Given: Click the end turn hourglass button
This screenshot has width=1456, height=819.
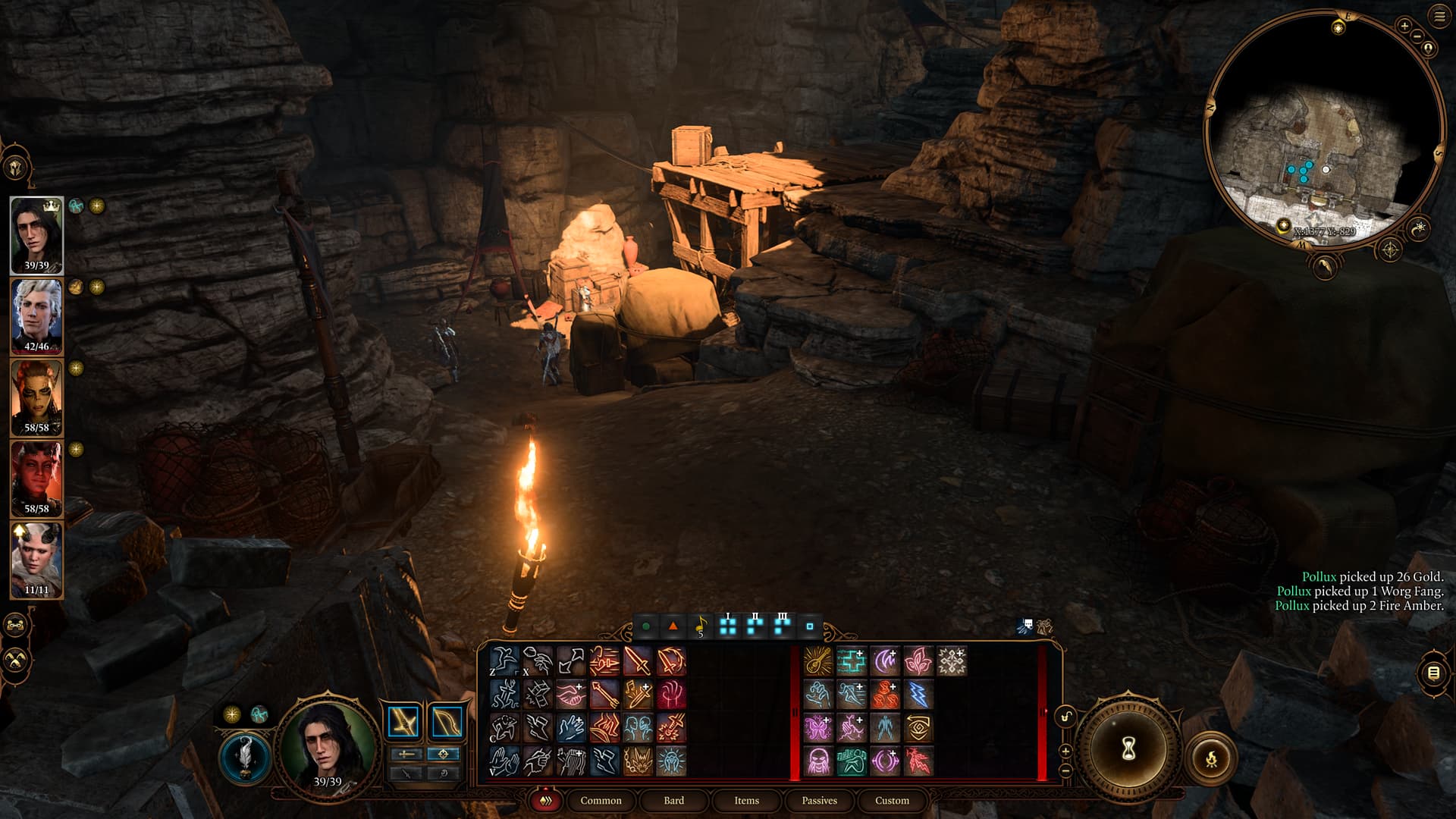Looking at the screenshot, I should click(1128, 749).
